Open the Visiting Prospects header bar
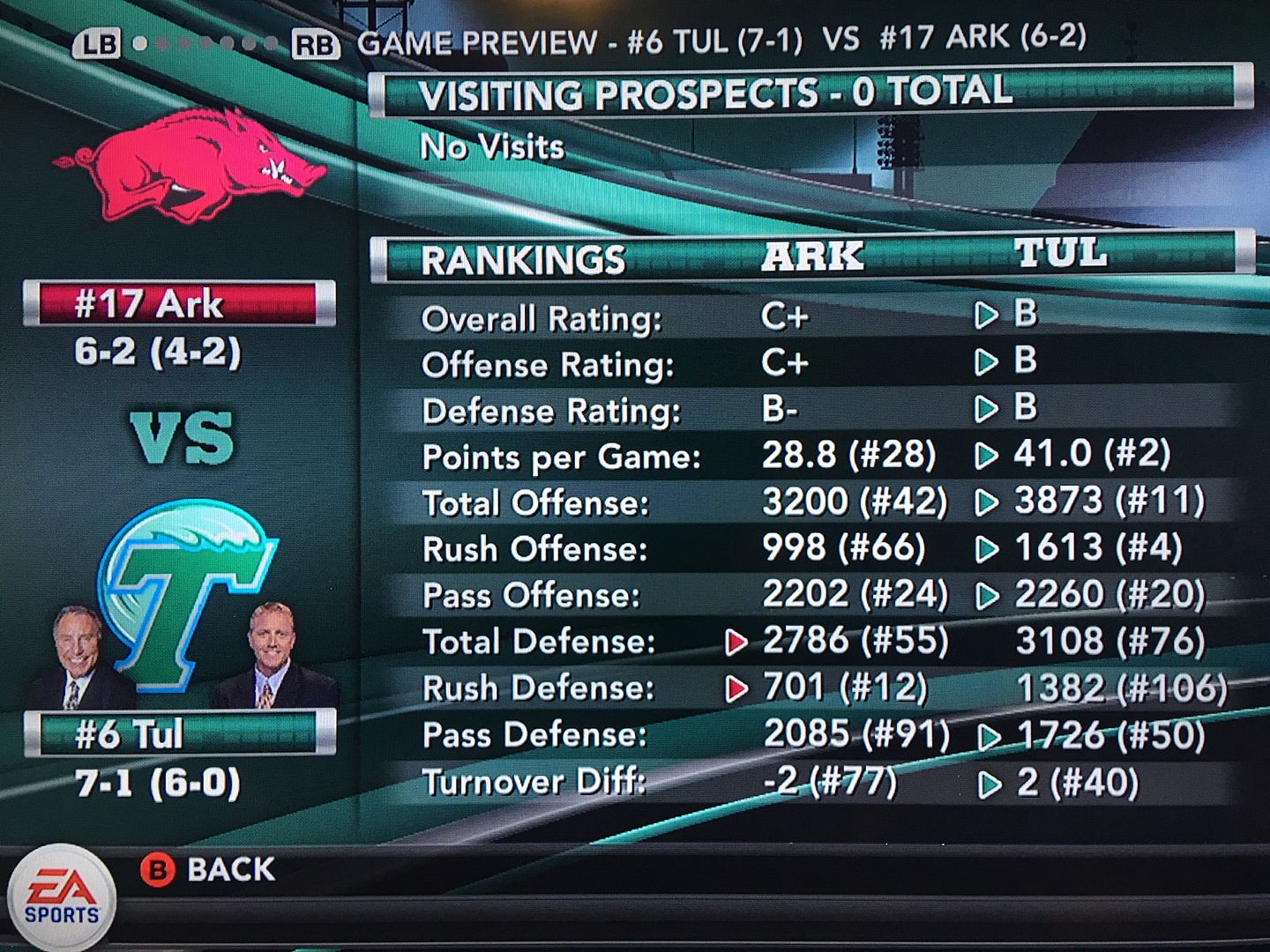 tap(810, 93)
